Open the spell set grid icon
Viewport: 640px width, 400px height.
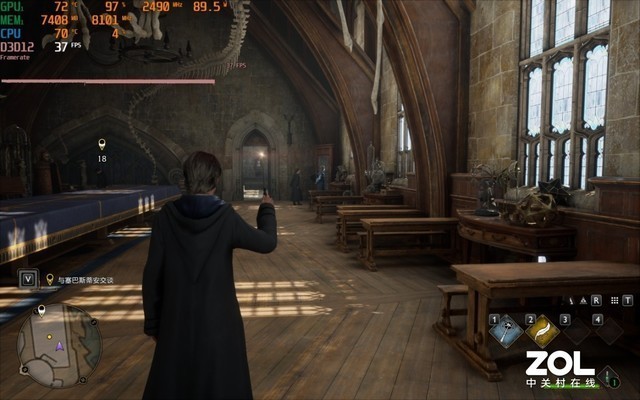[611, 299]
